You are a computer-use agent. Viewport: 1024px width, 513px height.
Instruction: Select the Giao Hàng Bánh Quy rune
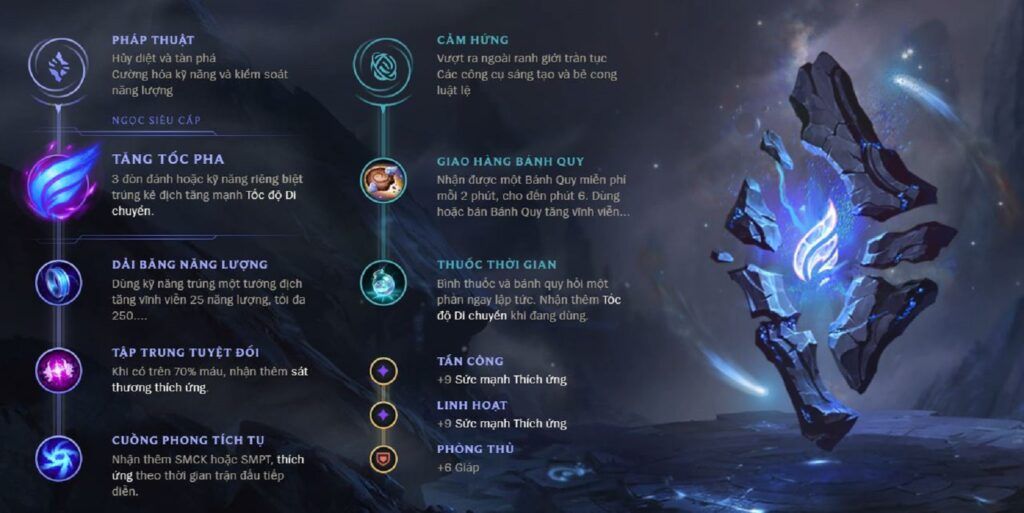pos(382,181)
